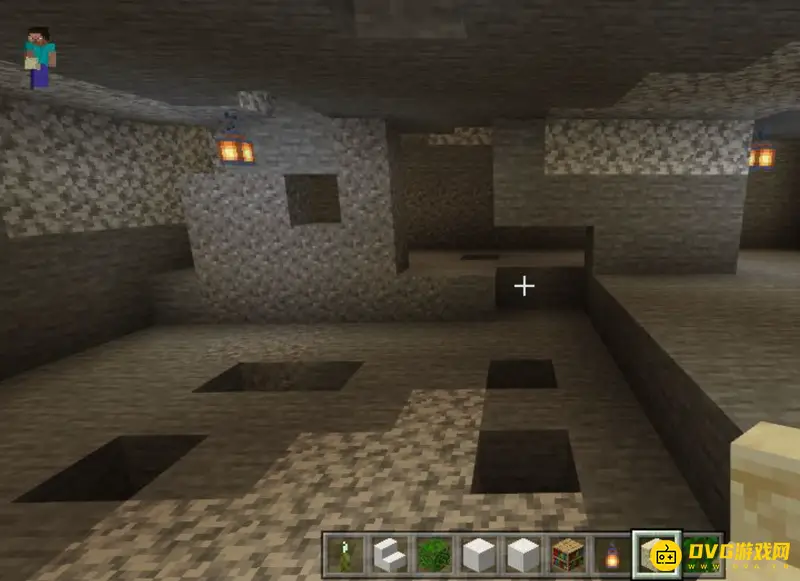Click the highlighted sand-colored block slot
The height and width of the screenshot is (581, 800).
pos(657,553)
